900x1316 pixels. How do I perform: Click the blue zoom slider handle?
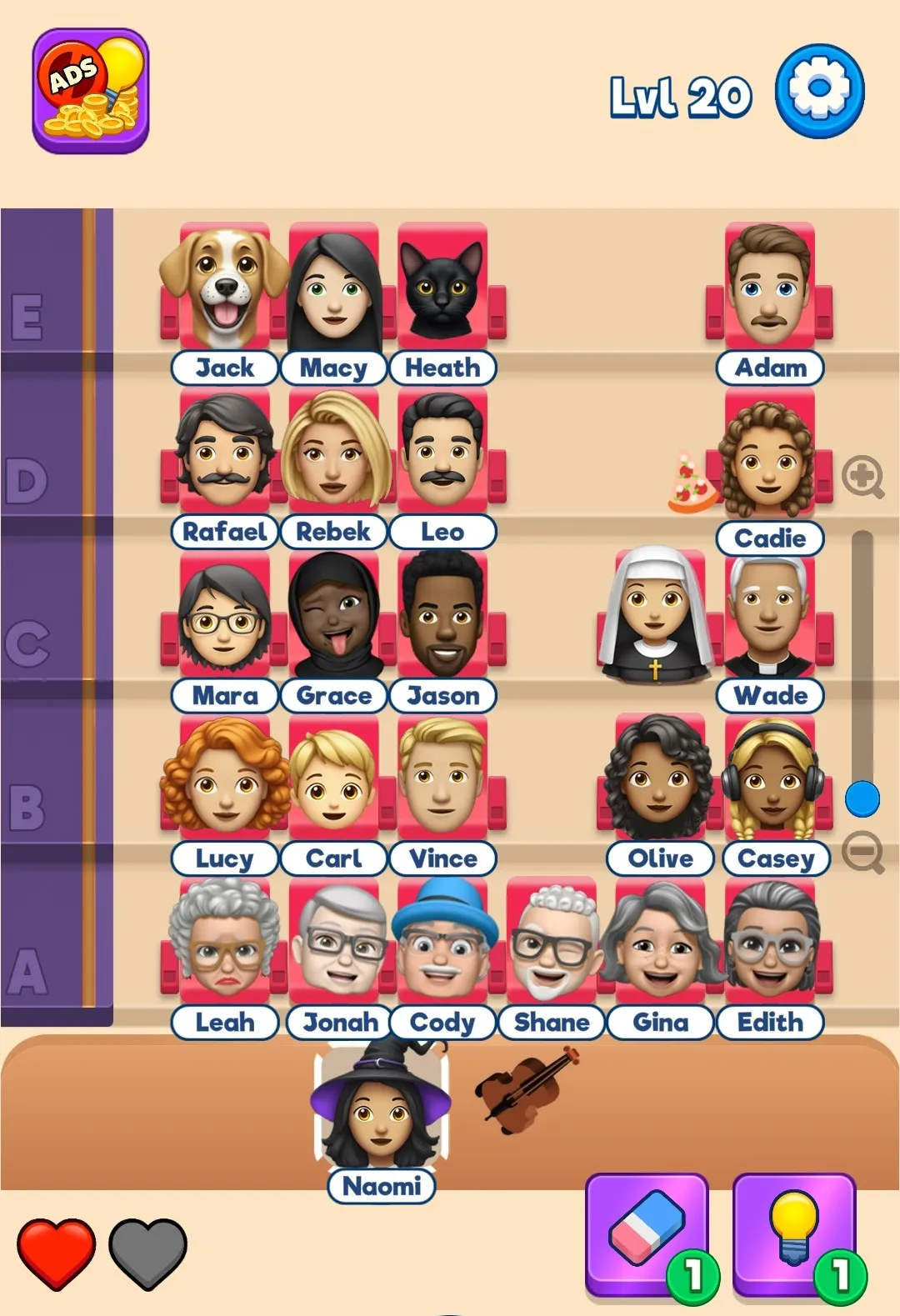(x=862, y=799)
